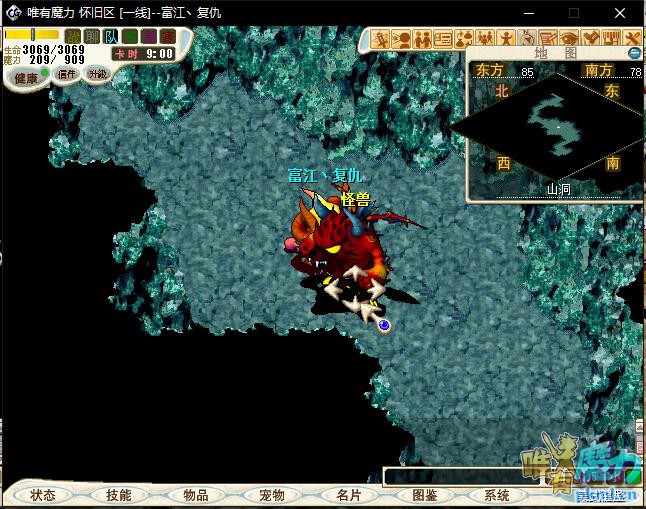This screenshot has width=646, height=509.
Task: Open the 信件 mail button
Action: [67, 74]
